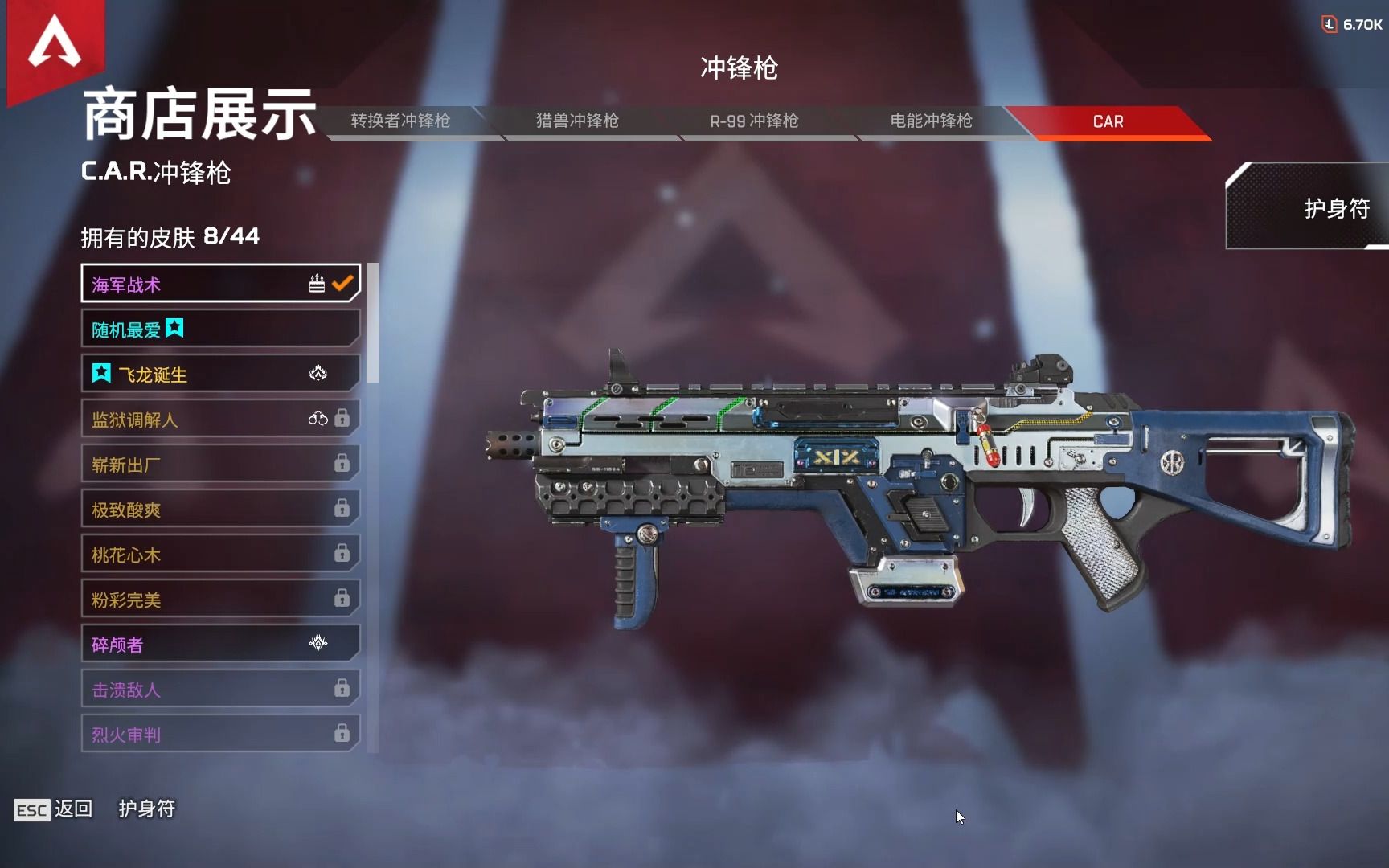The height and width of the screenshot is (868, 1389).
Task: View the 桃花心木 skin
Action: 219,554
